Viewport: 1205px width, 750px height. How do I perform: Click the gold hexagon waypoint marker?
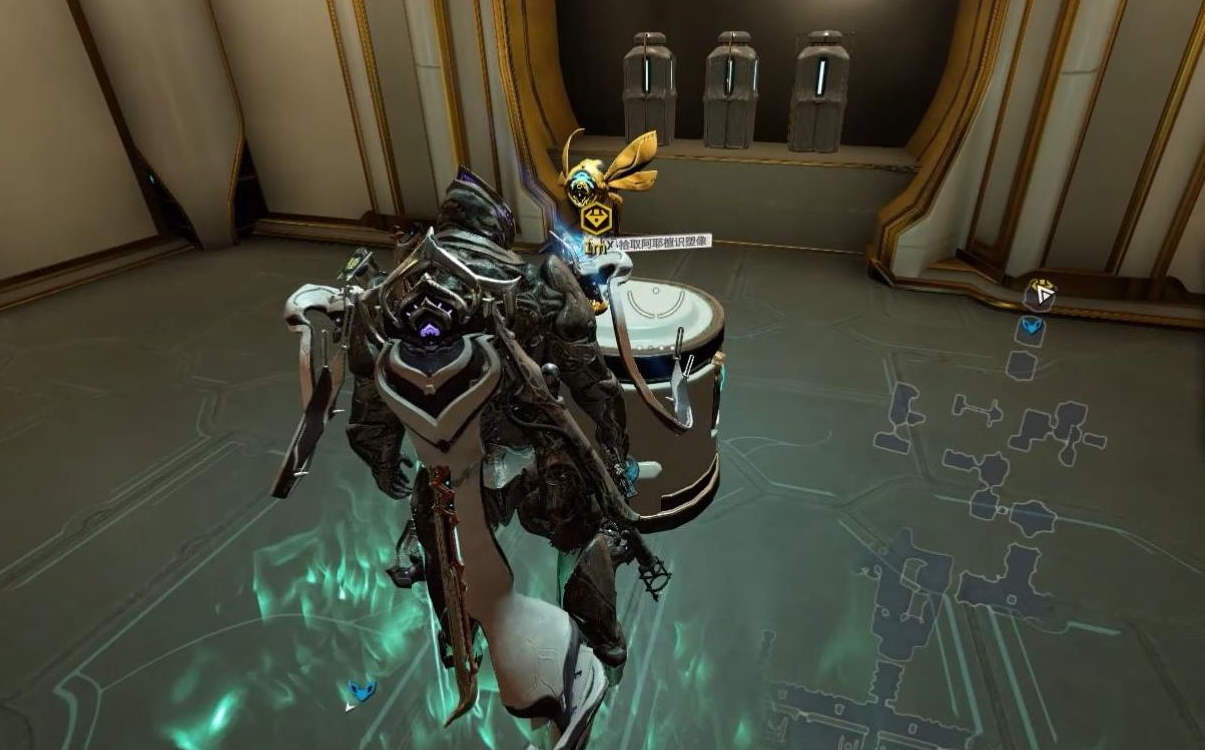click(x=596, y=219)
